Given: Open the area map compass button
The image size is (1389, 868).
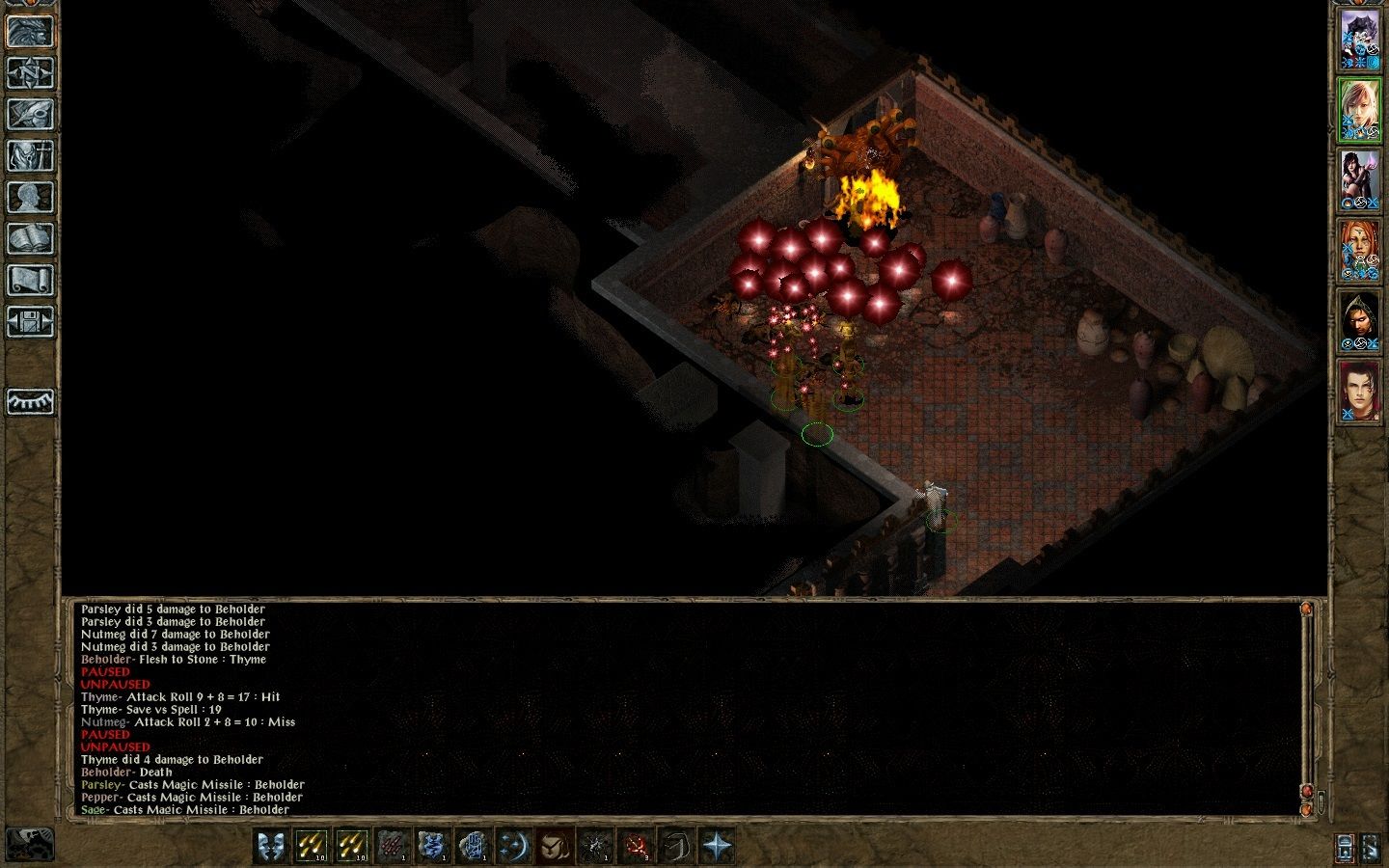Looking at the screenshot, I should click(x=30, y=72).
